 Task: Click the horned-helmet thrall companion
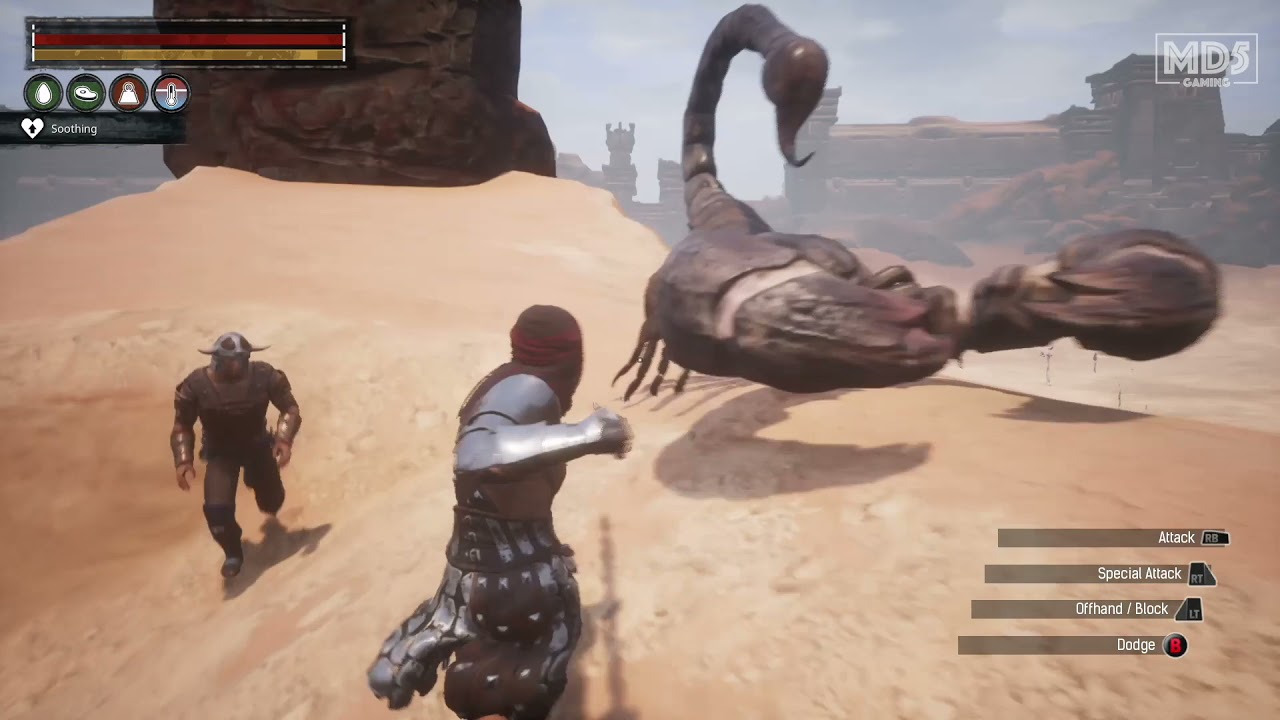tap(232, 440)
